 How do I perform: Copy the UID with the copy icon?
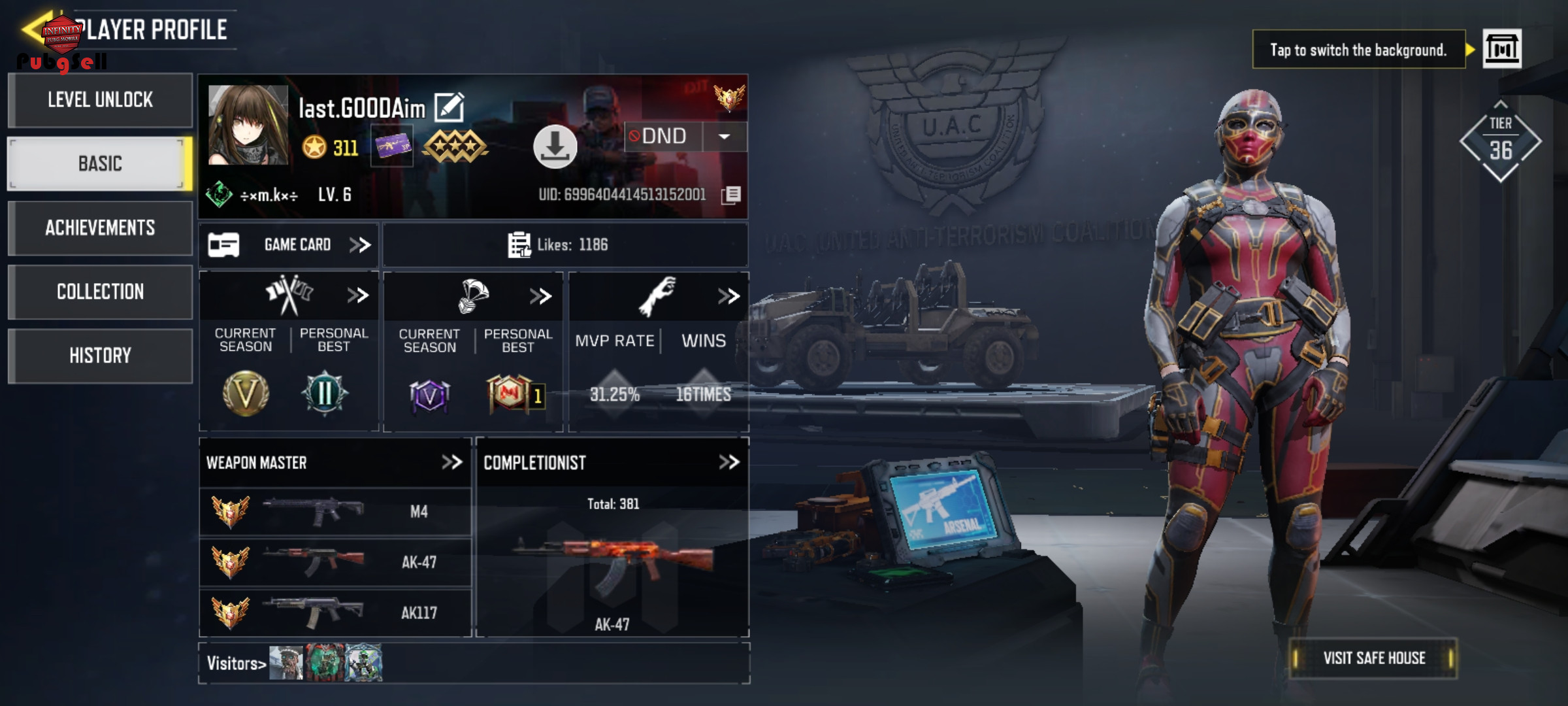[732, 195]
